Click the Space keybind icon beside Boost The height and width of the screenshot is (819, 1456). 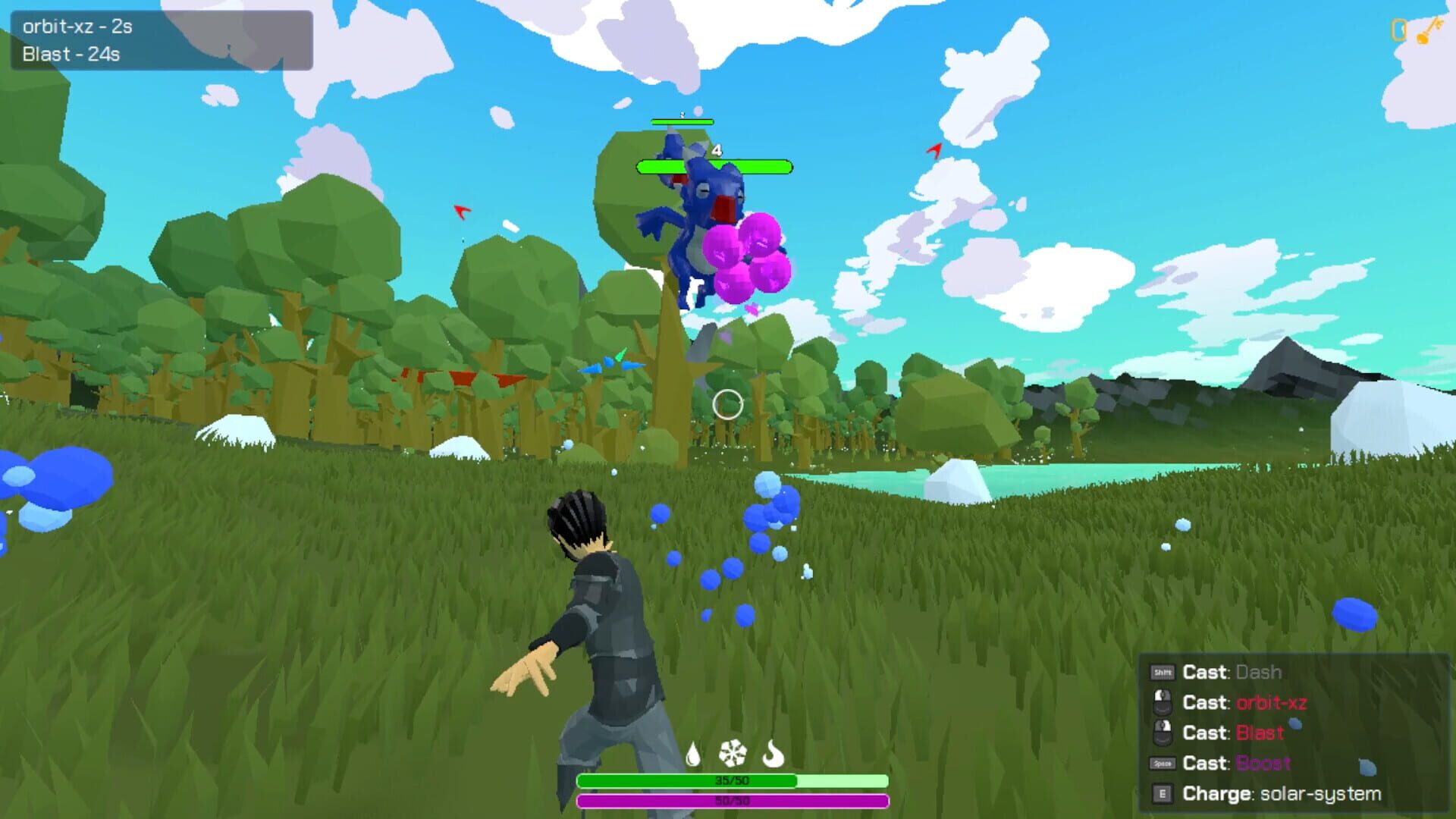(x=1162, y=764)
